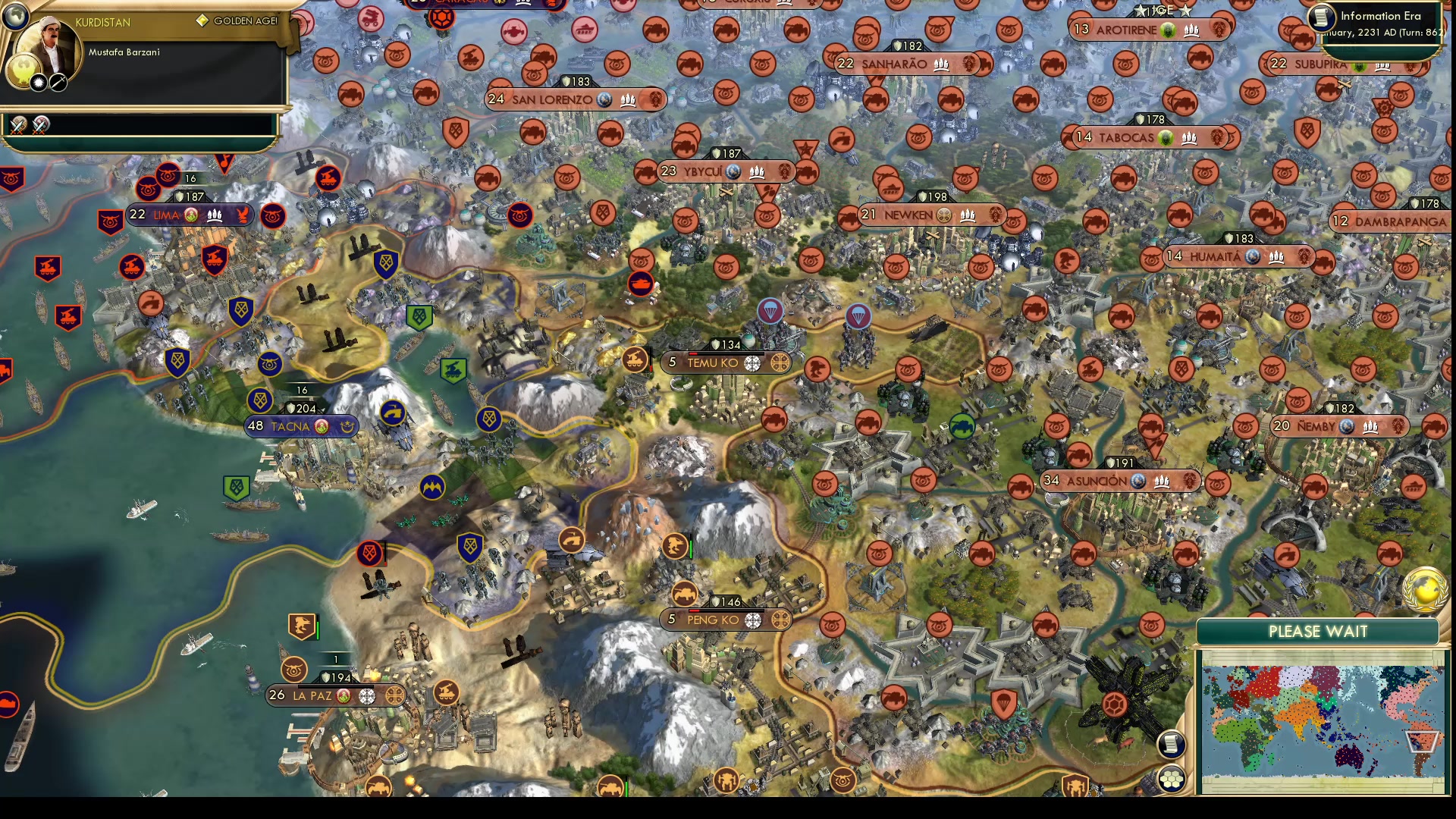The height and width of the screenshot is (819, 1456).
Task: Click the viewport rectangle on the minimap
Action: [x=1422, y=740]
